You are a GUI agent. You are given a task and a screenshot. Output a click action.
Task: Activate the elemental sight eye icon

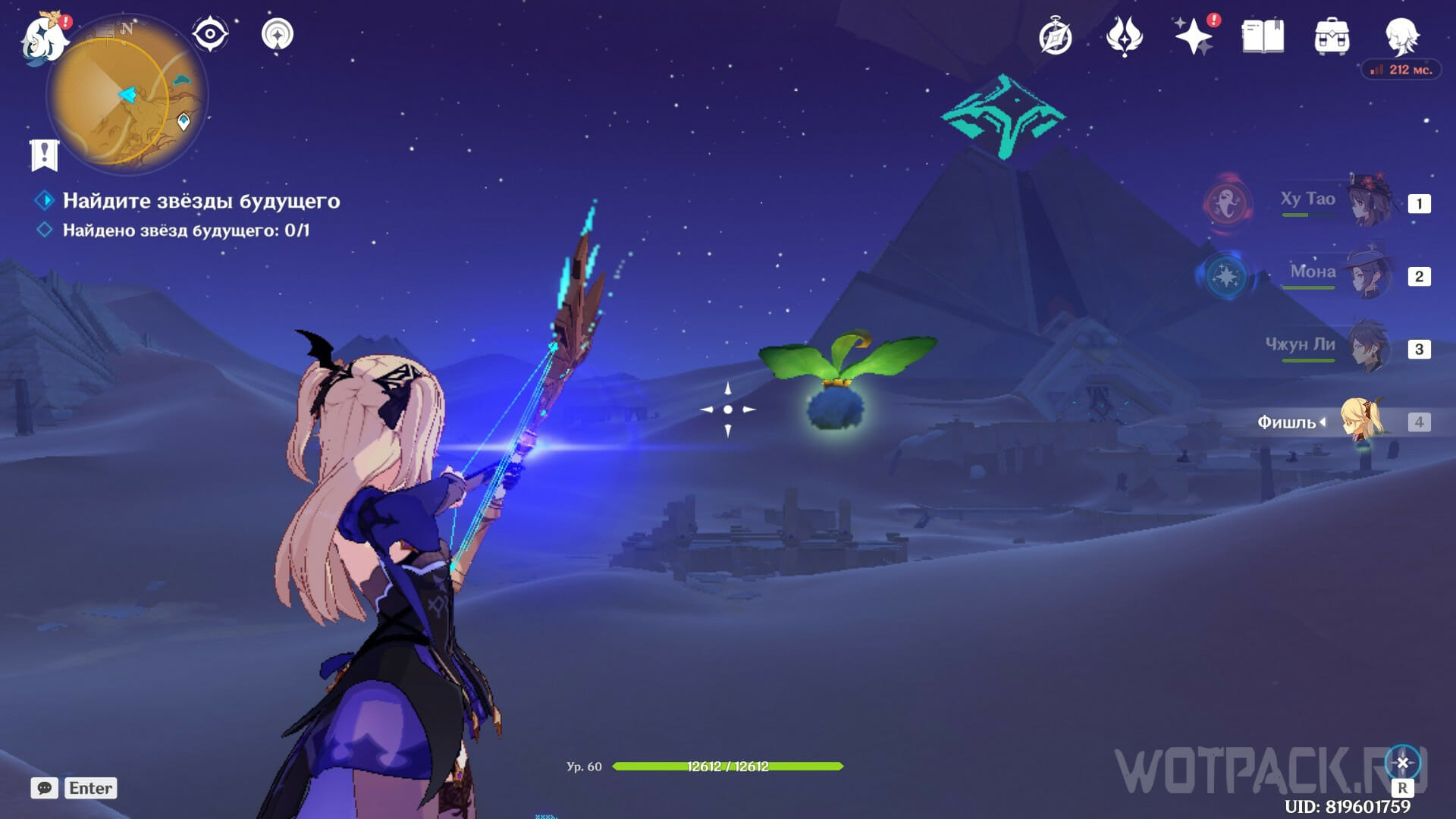(x=210, y=34)
